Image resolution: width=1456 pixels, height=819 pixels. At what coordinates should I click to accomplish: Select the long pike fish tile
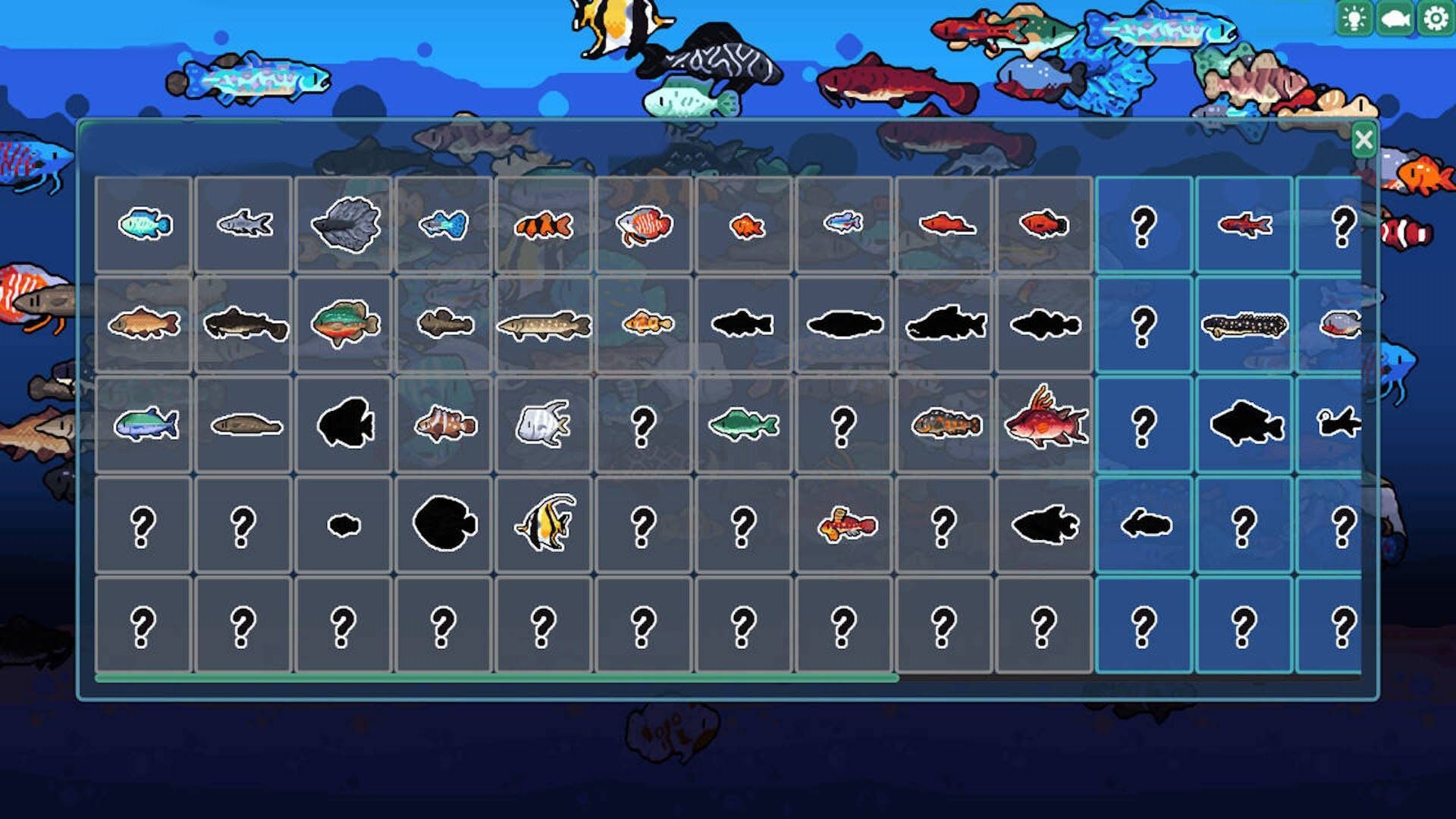[543, 325]
